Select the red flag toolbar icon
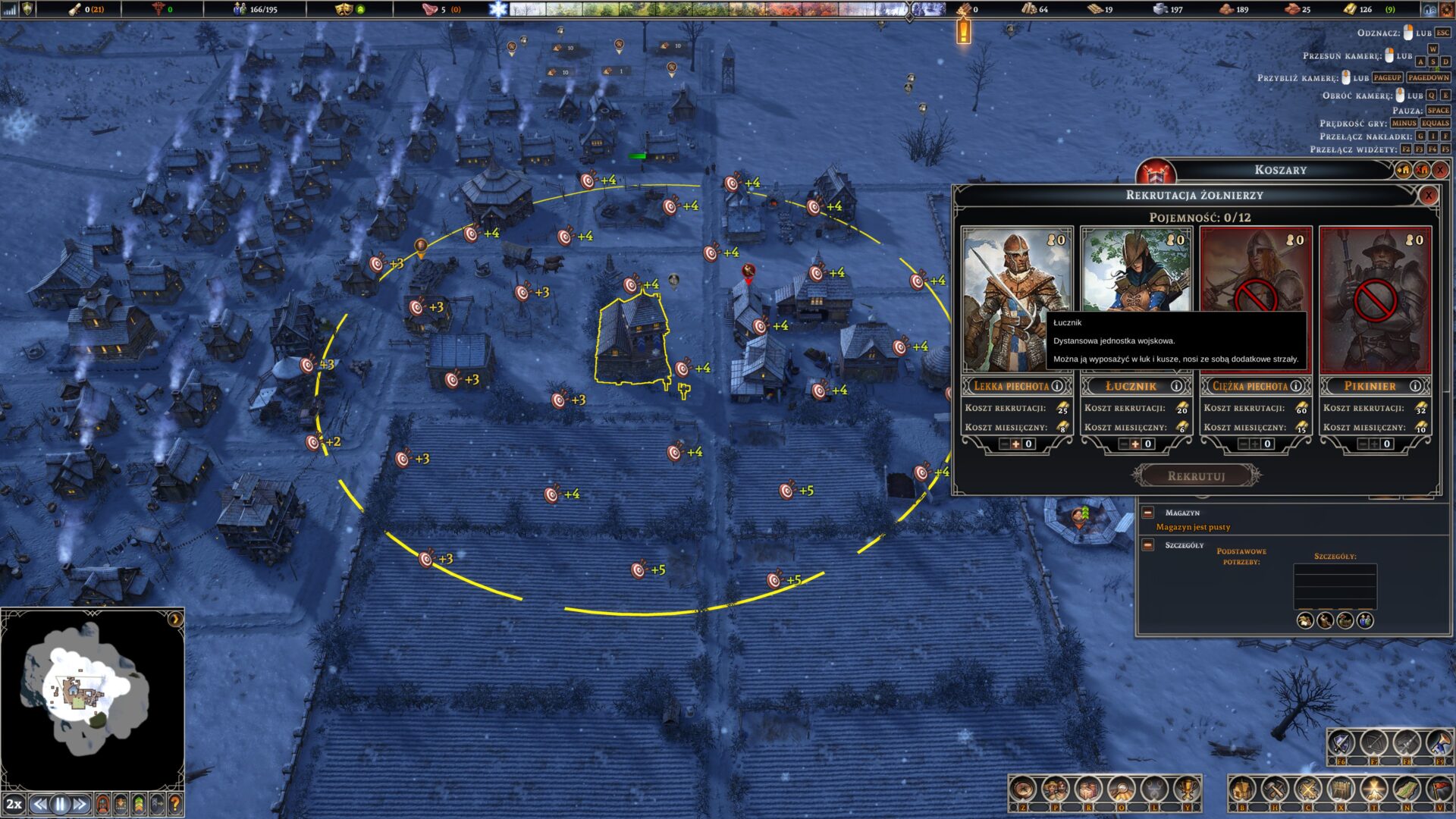Image resolution: width=1456 pixels, height=819 pixels. 1439,790
